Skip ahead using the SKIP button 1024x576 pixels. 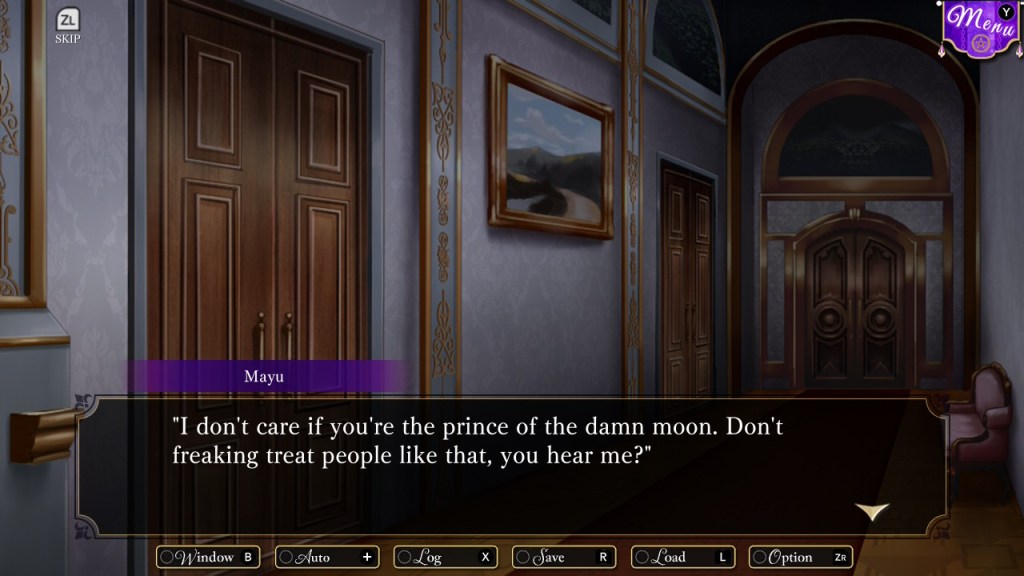(68, 26)
